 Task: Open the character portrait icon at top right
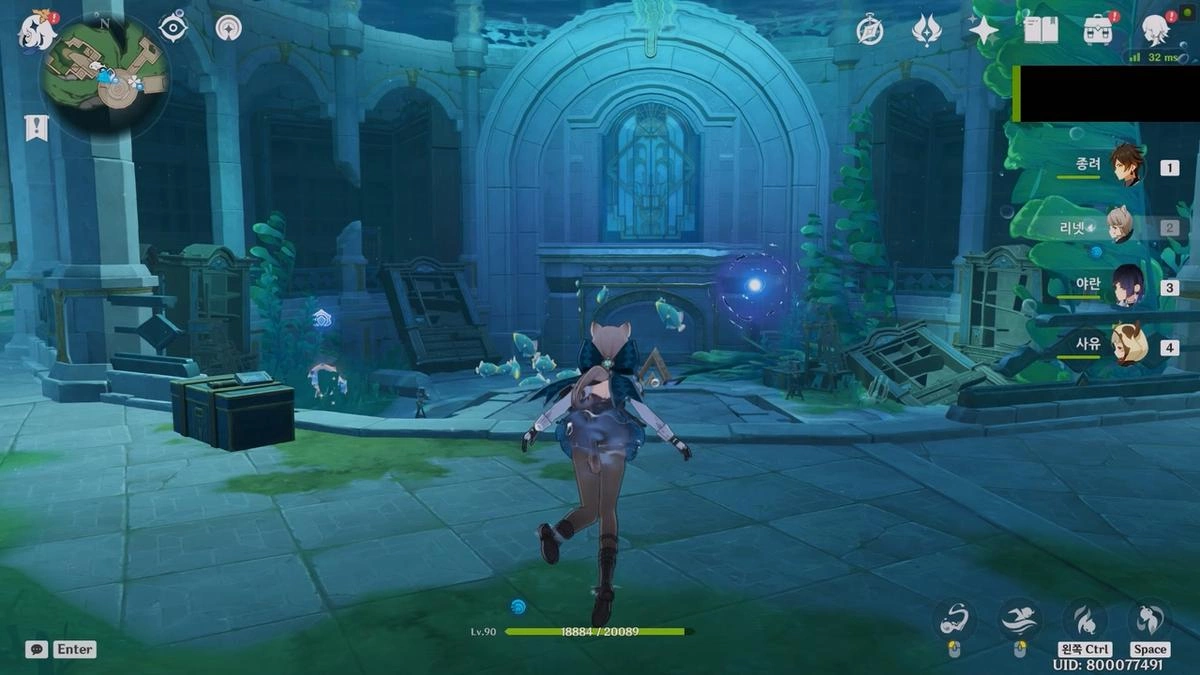tap(1156, 30)
